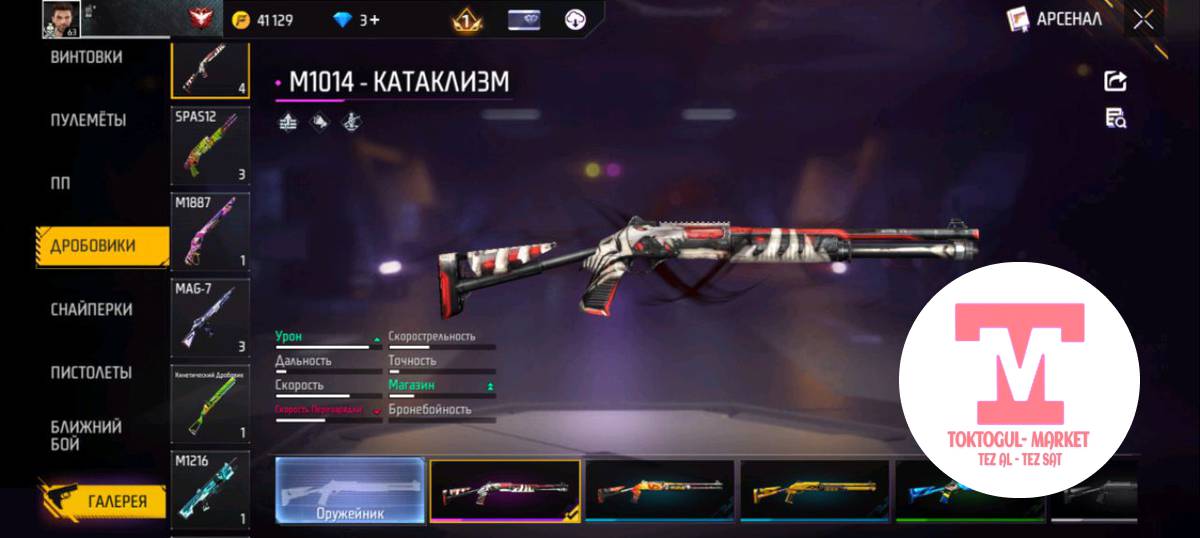Select the MAG-7 shotgun tile
Screen dimensions: 1200x538
[210, 317]
